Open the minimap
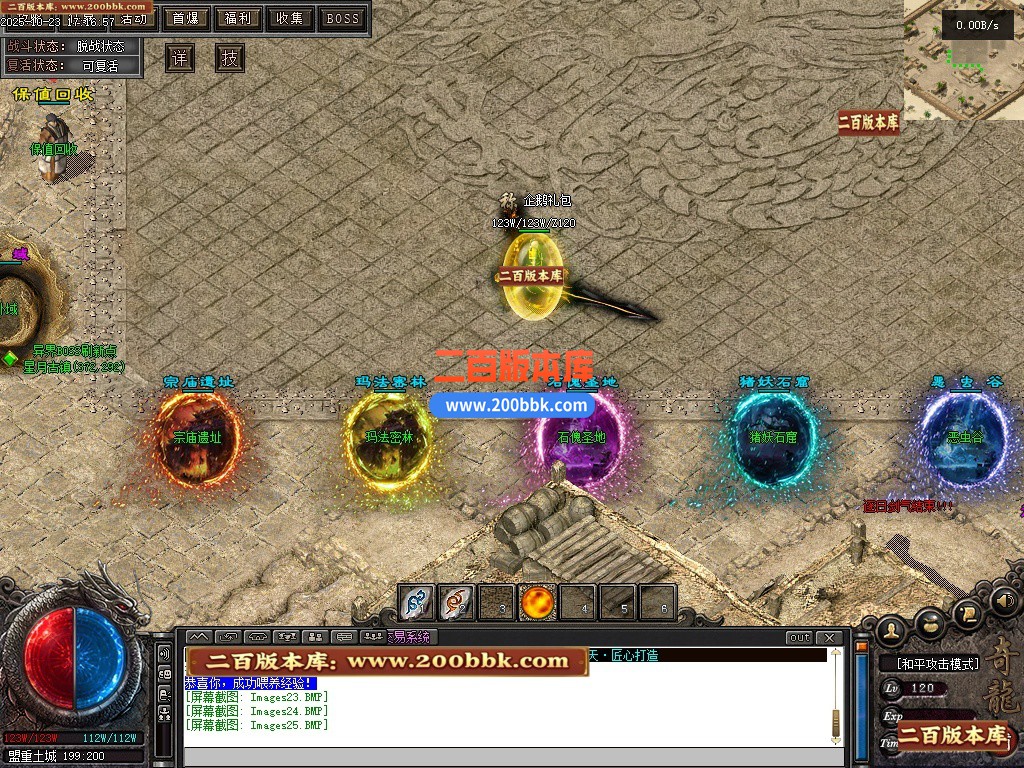1024x768 pixels. pos(963,60)
